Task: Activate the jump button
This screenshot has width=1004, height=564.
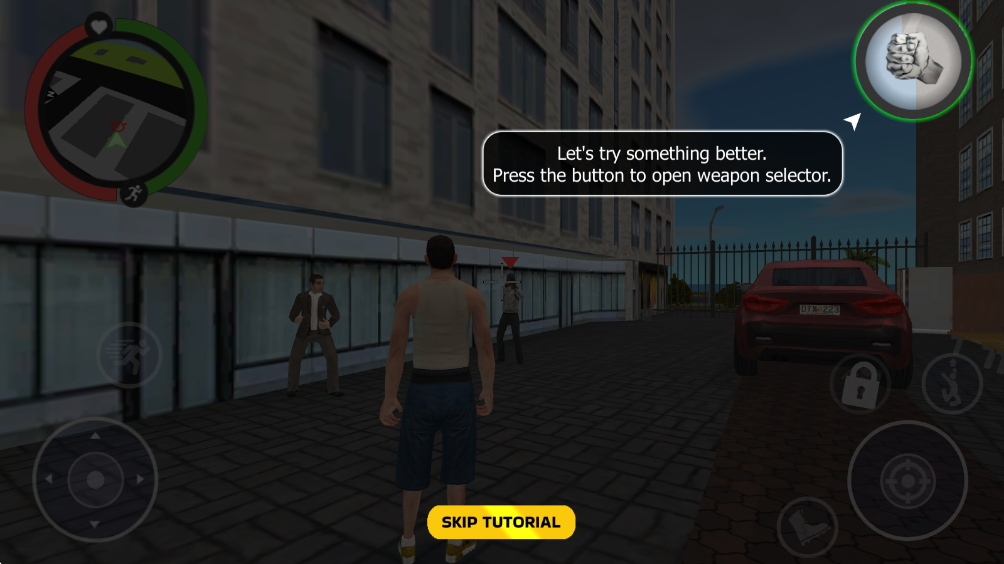Action: point(951,385)
